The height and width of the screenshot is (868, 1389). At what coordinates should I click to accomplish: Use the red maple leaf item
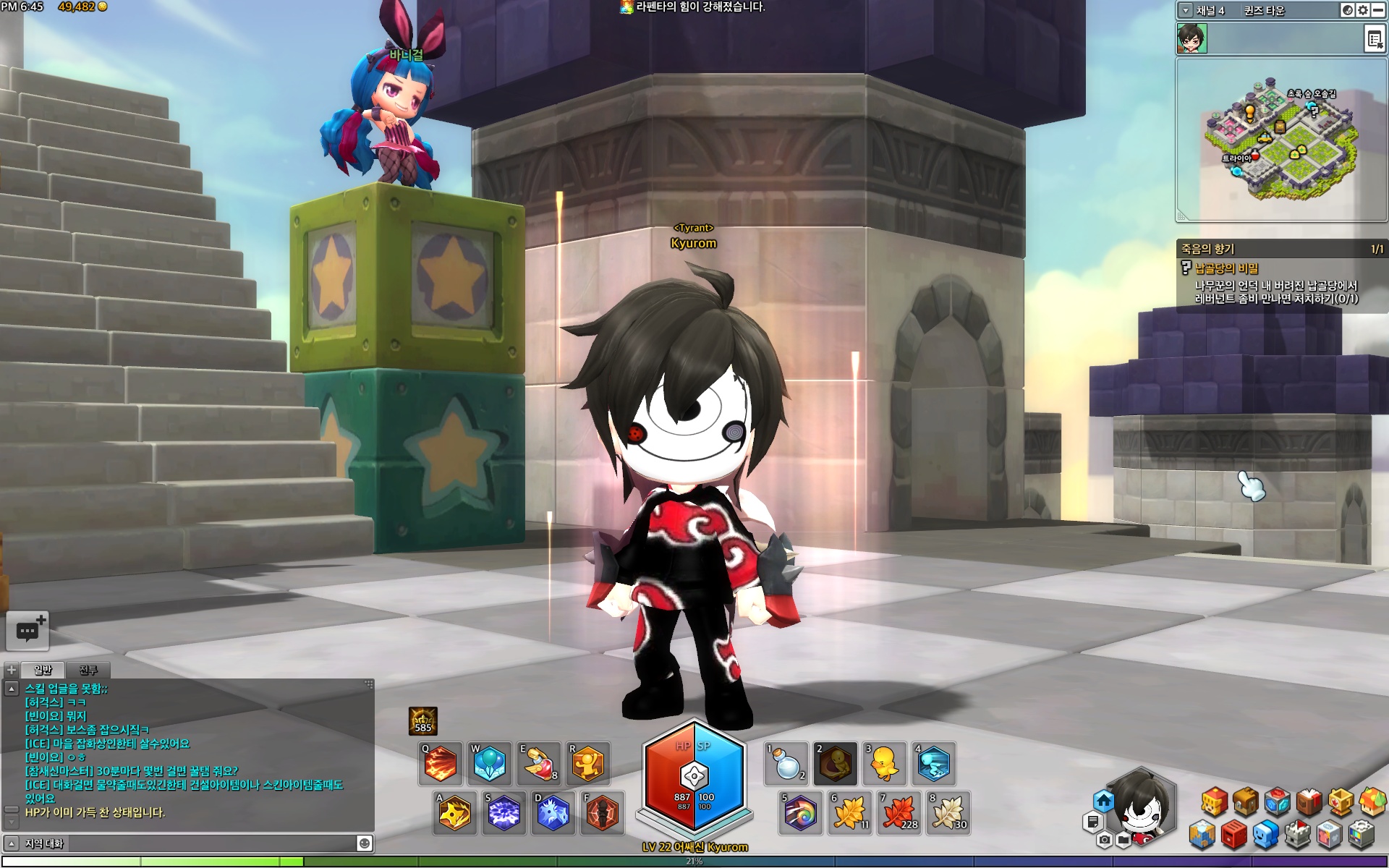click(899, 814)
